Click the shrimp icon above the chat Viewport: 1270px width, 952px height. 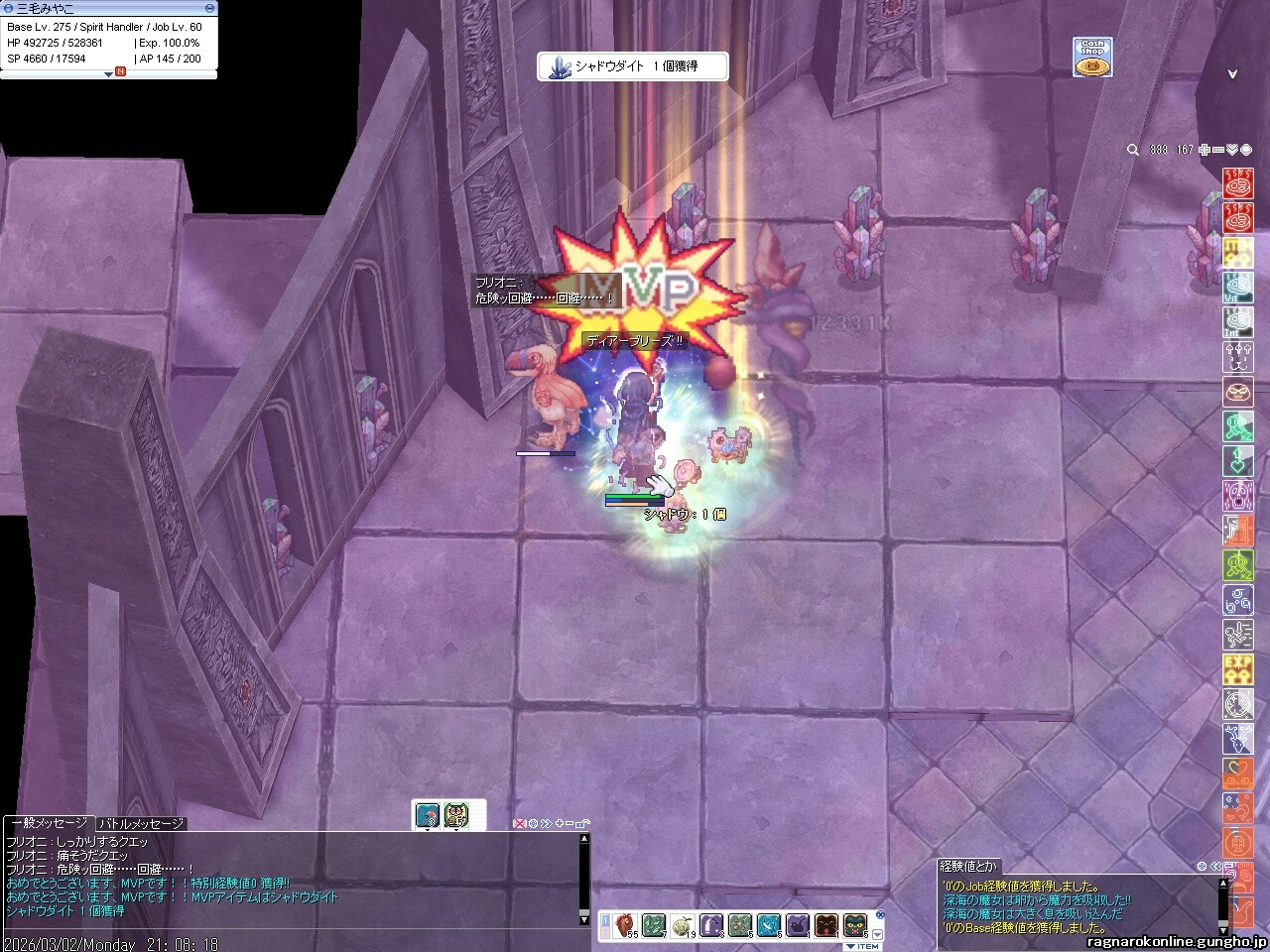[x=428, y=815]
